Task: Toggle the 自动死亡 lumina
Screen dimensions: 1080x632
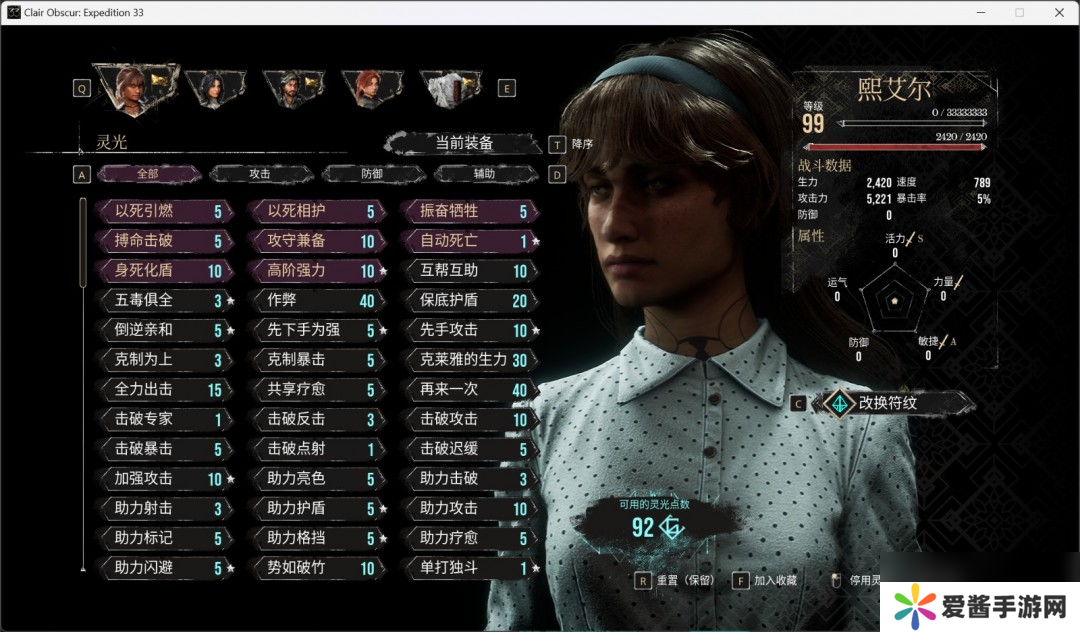Action: 467,241
